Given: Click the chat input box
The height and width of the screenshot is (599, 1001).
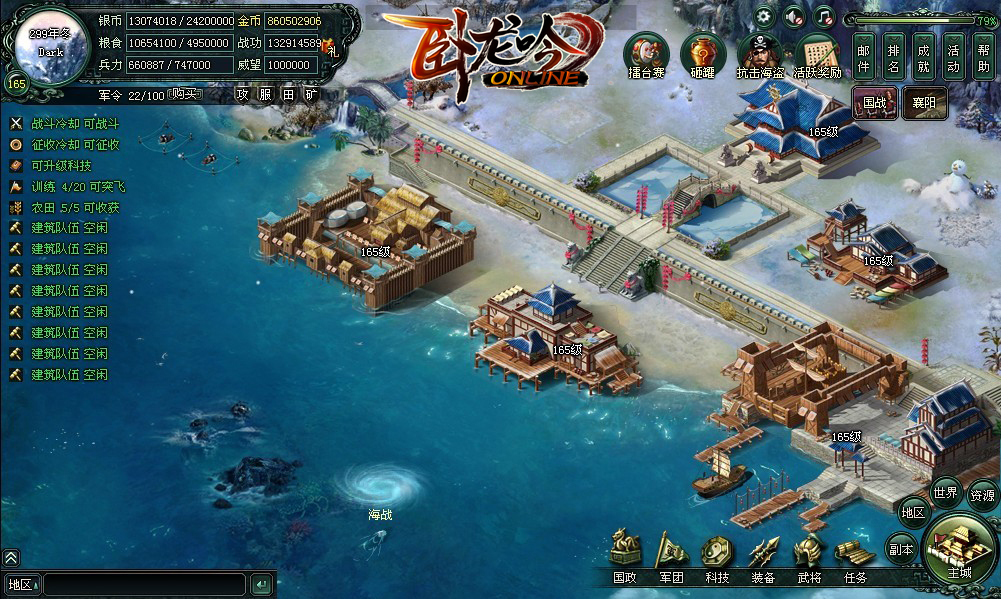Looking at the screenshot, I should pos(144,584).
